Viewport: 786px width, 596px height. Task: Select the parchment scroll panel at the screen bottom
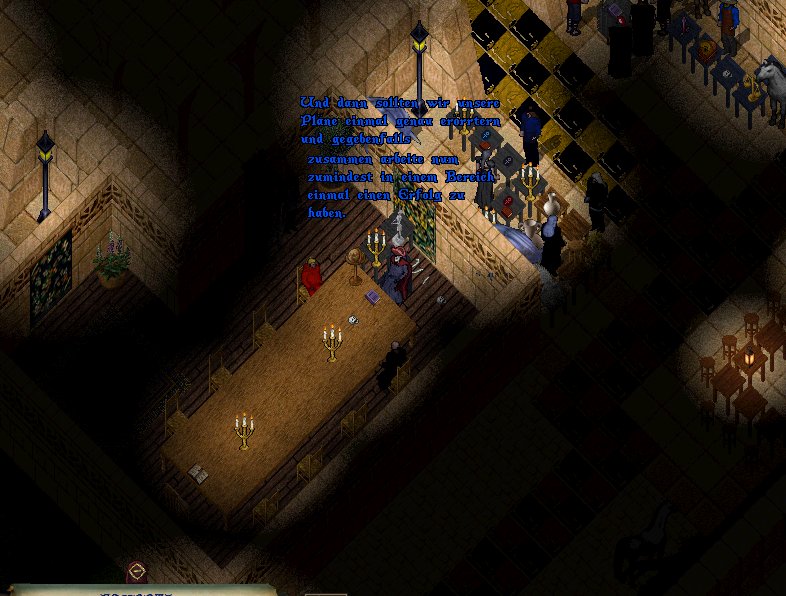[x=140, y=590]
